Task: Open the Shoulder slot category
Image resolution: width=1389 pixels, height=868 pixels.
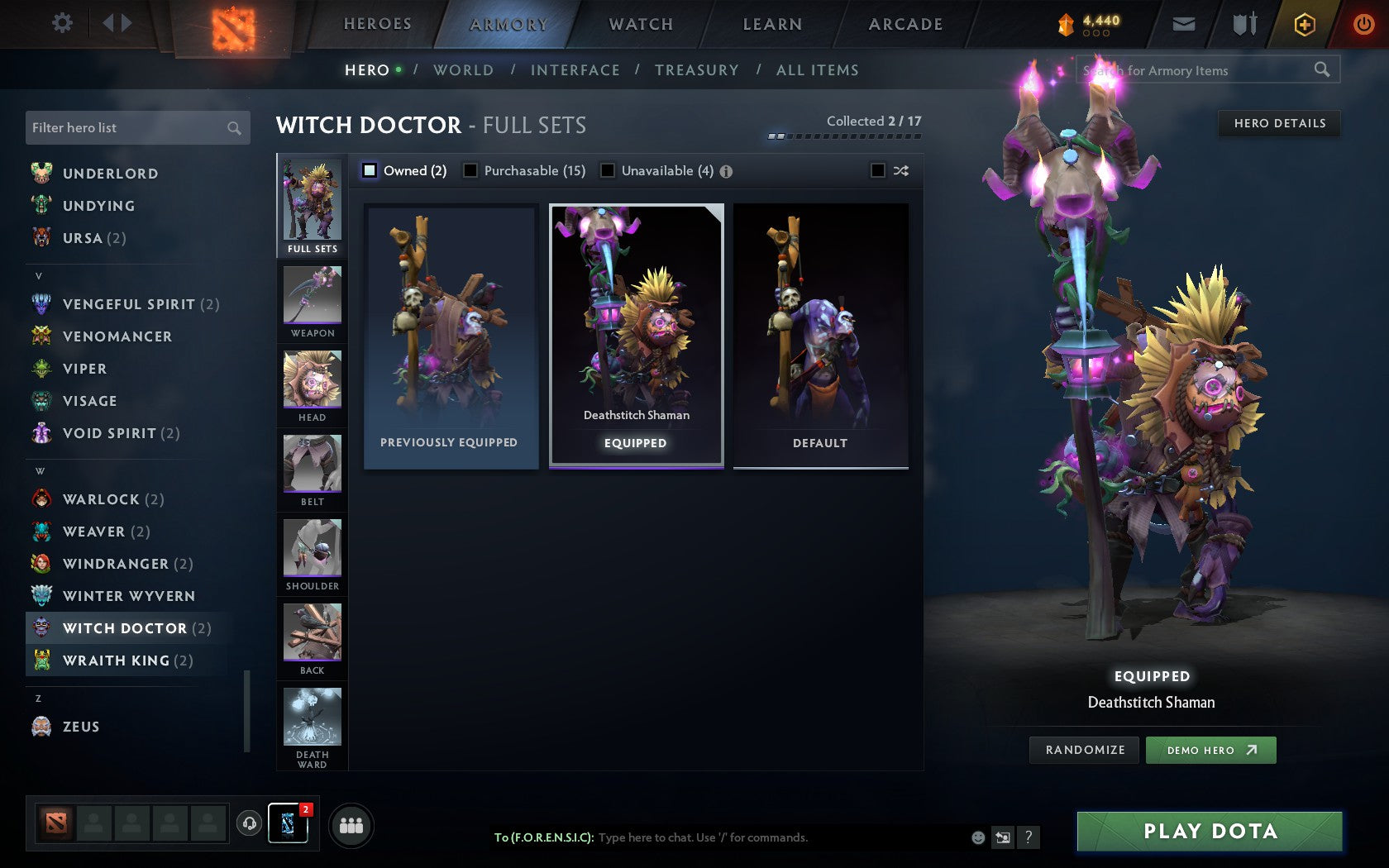Action: (312, 554)
